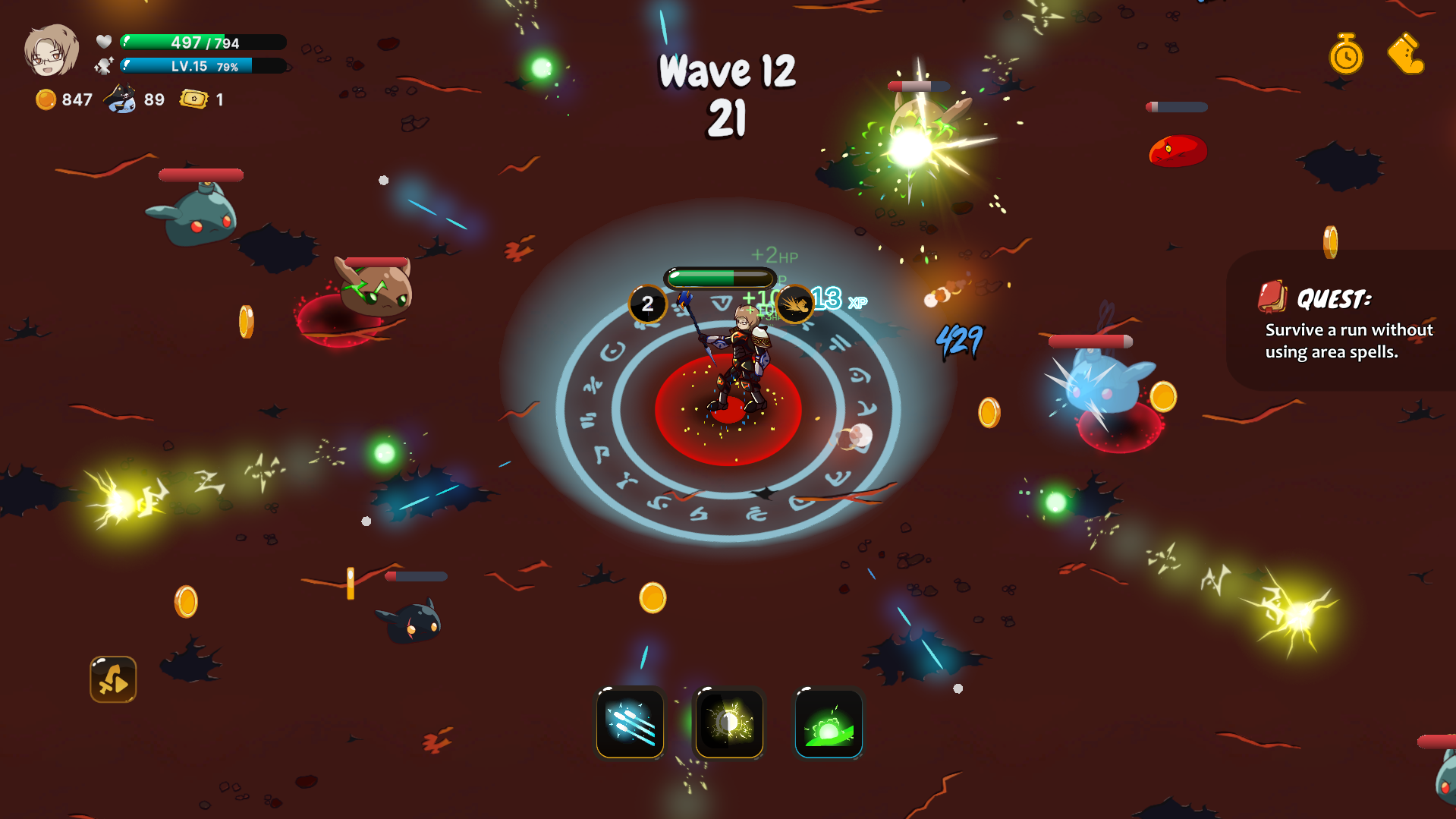Toggle game speed with the fast-forward button
This screenshot has width=1456, height=819.
(112, 679)
